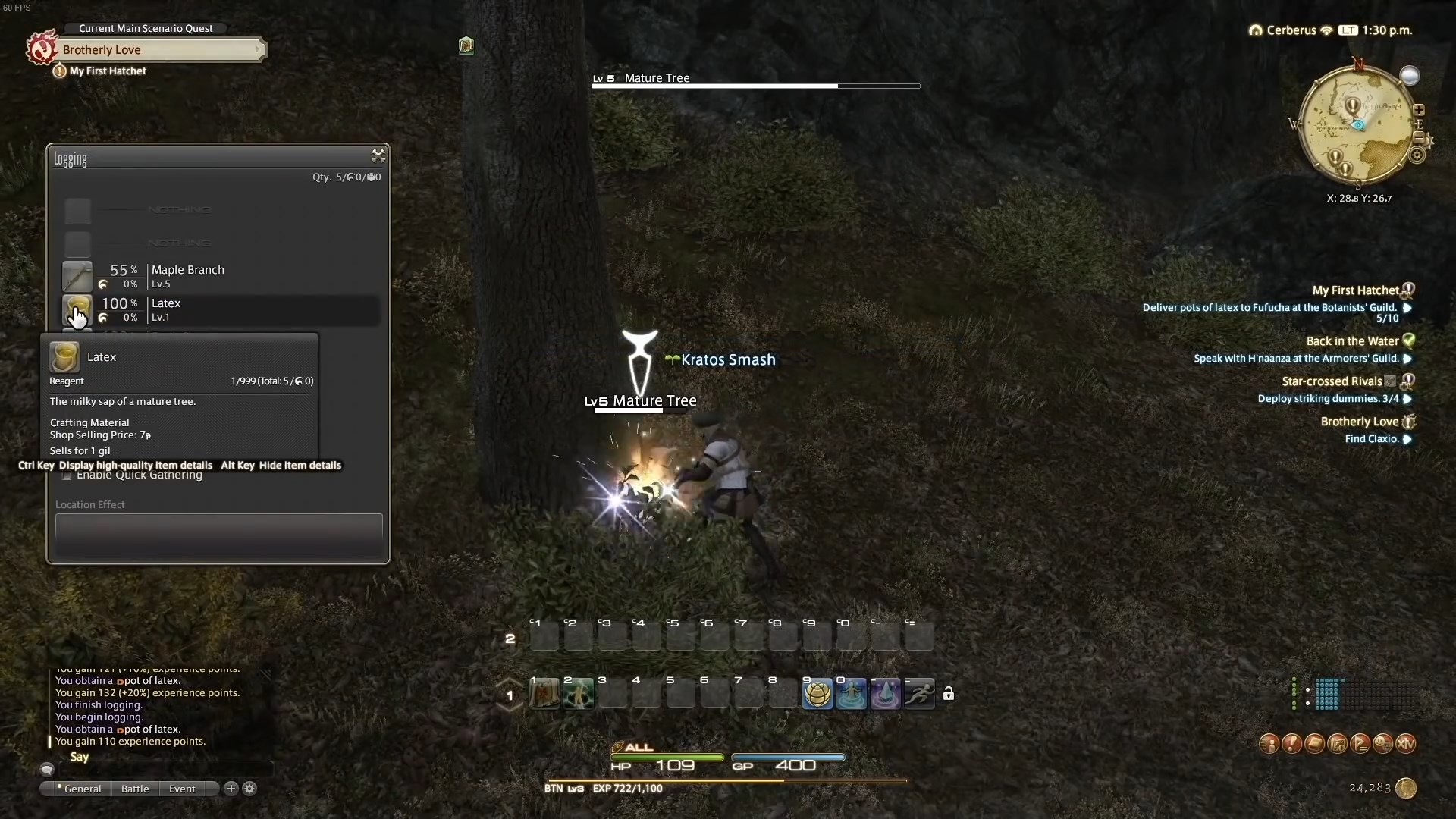This screenshot has width=1456, height=819.
Task: Open the System menu via the XIV icon
Action: pos(1407,744)
